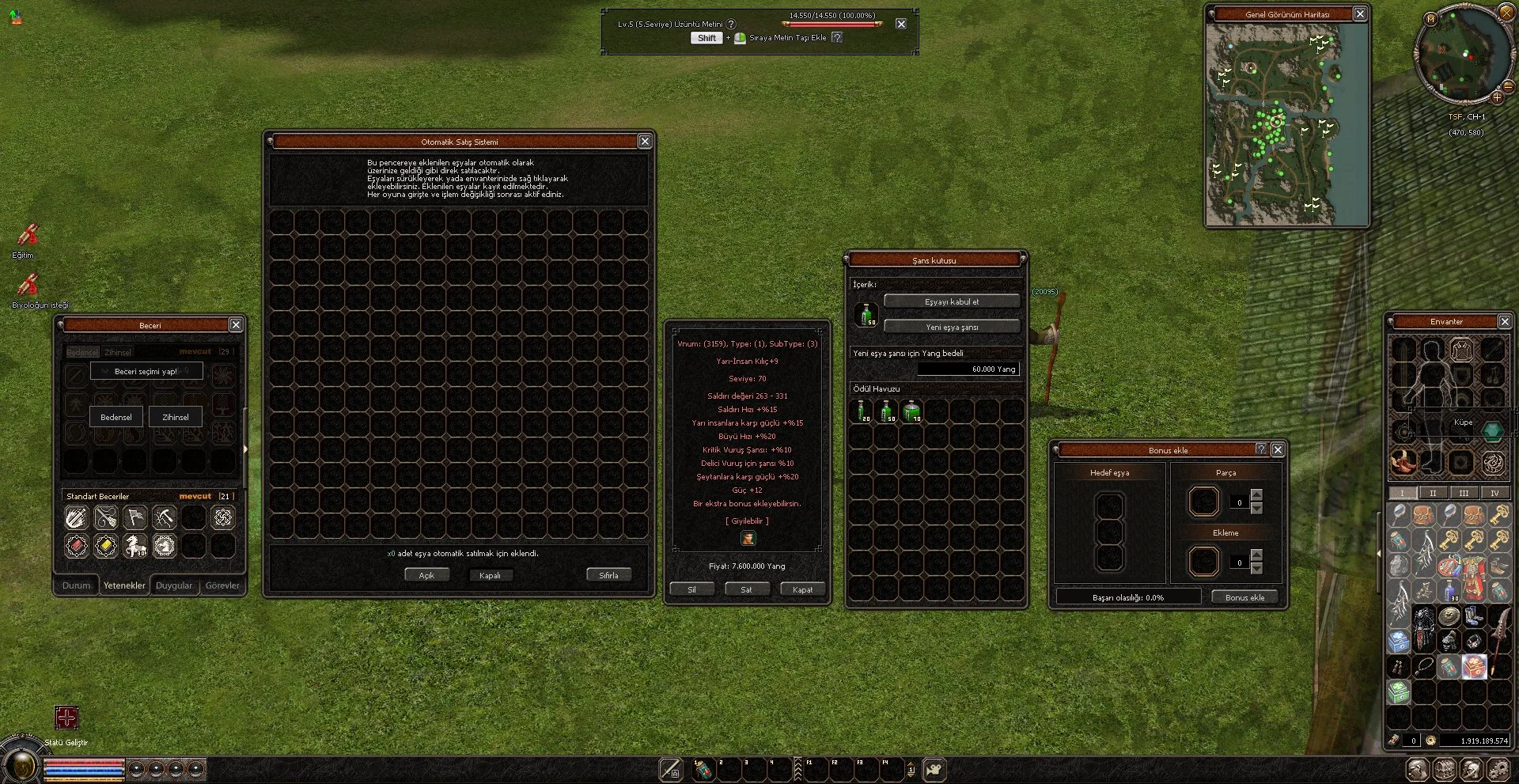Image resolution: width=1519 pixels, height=784 pixels.
Task: Close the Envanter window
Action: (1505, 321)
